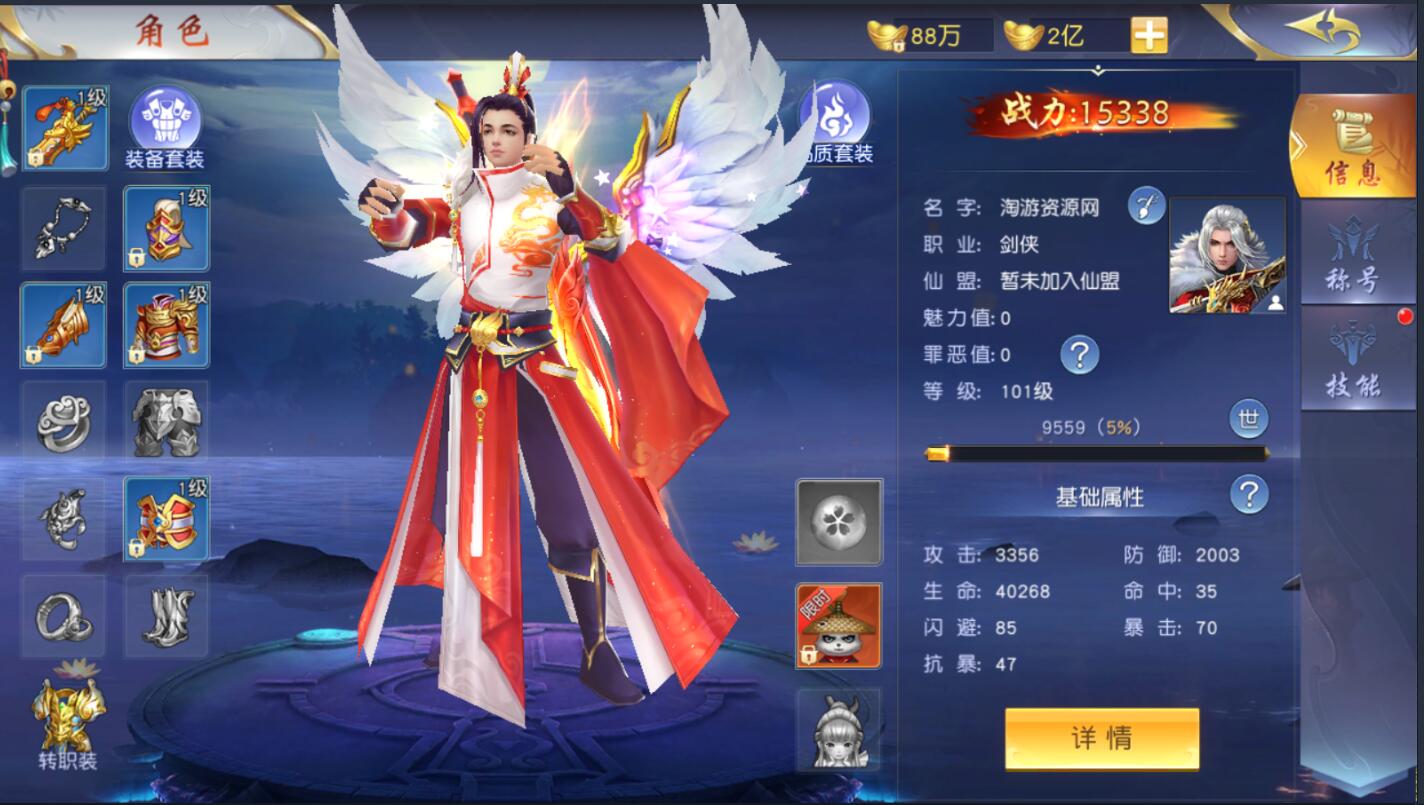Add more gold ingots with plus button

coord(1149,35)
